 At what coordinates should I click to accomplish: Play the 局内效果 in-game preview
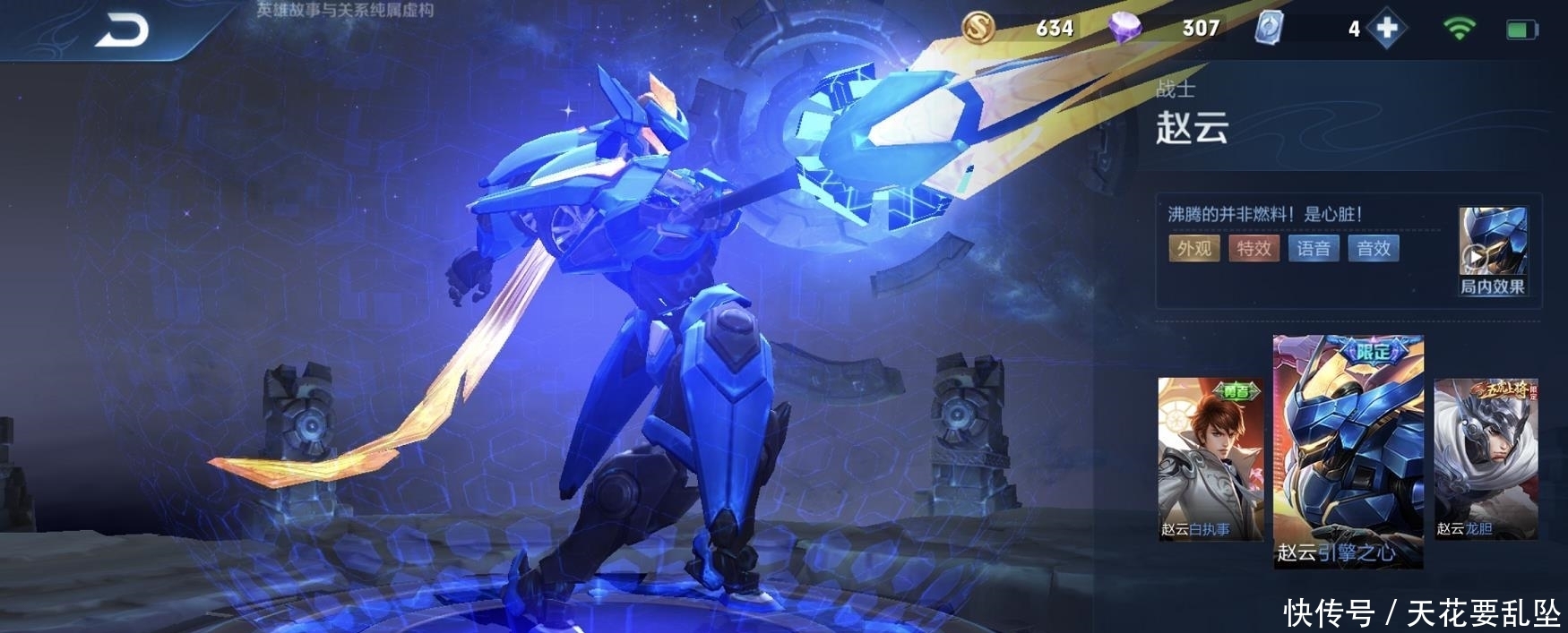(1492, 252)
